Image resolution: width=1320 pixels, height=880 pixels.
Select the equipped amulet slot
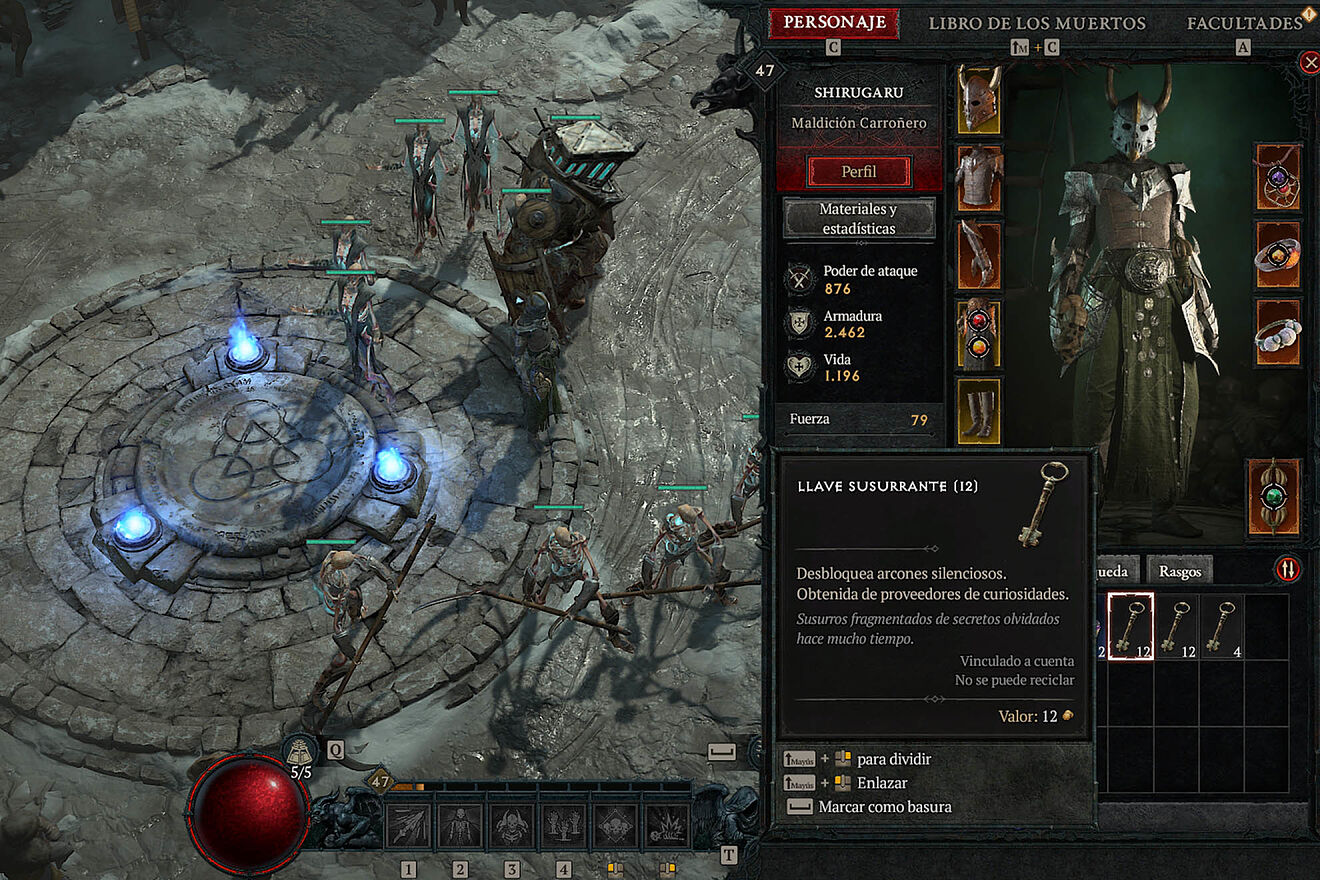click(1278, 177)
